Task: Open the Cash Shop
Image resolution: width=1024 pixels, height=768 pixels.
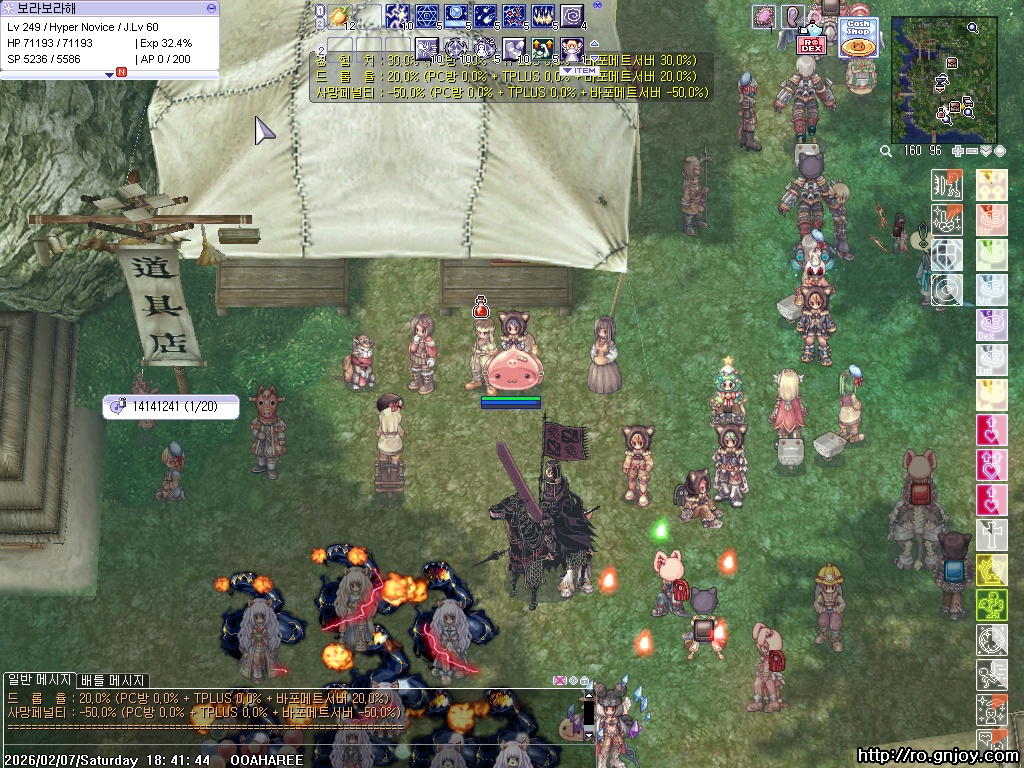Action: pos(858,38)
